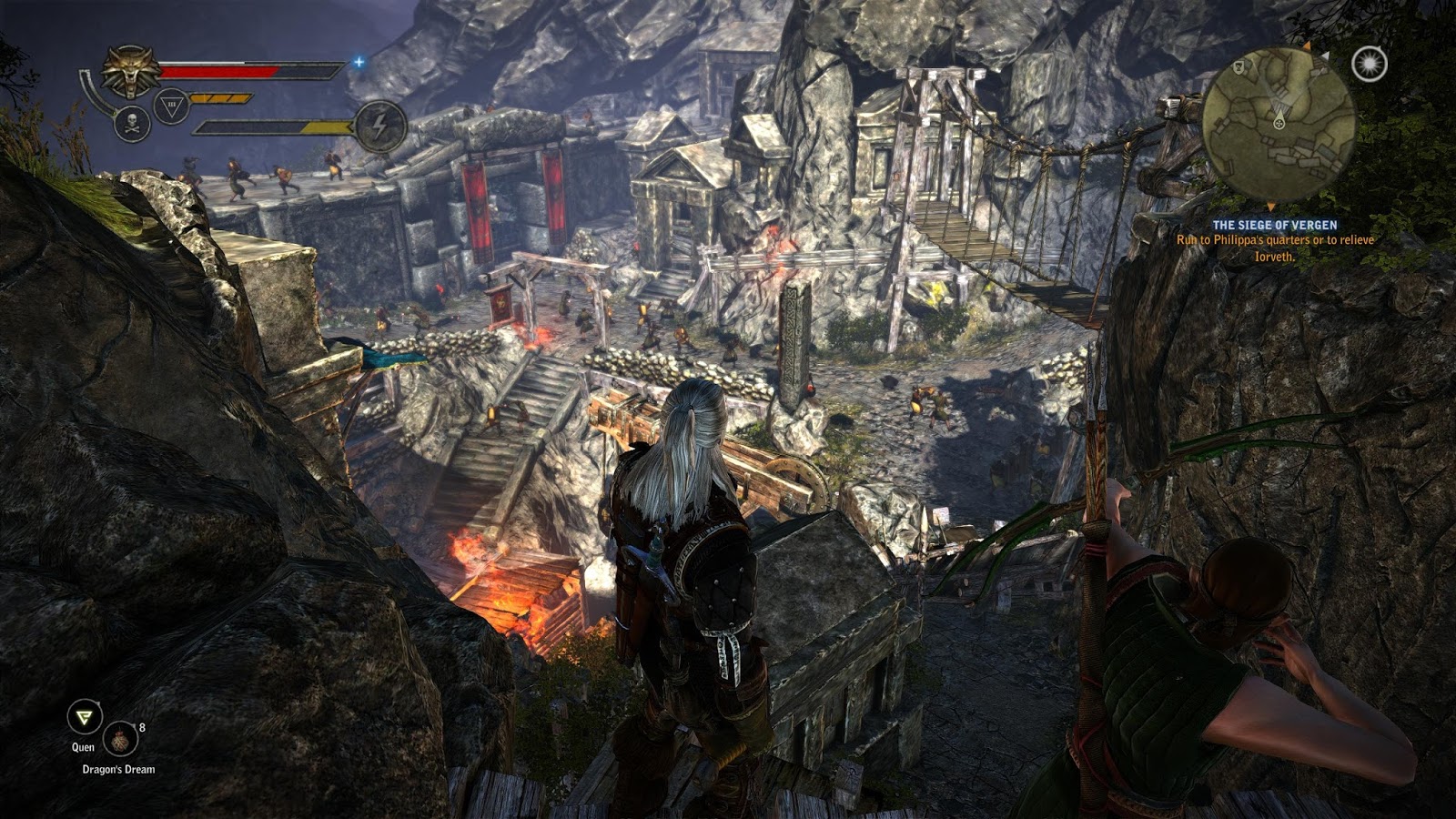Choose the Dragon's Dream bomb slot

(x=120, y=740)
